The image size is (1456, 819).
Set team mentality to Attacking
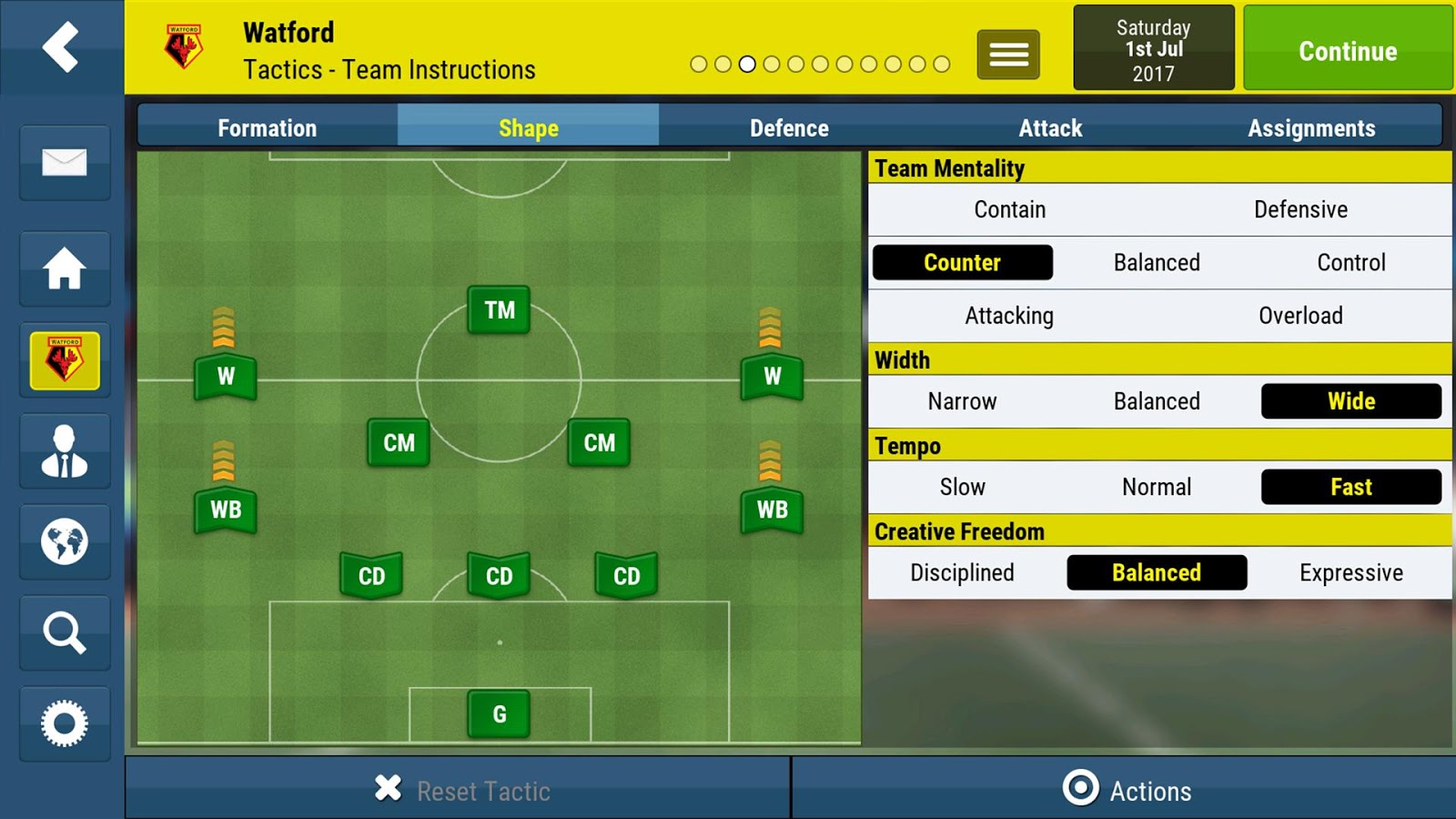coord(1009,316)
